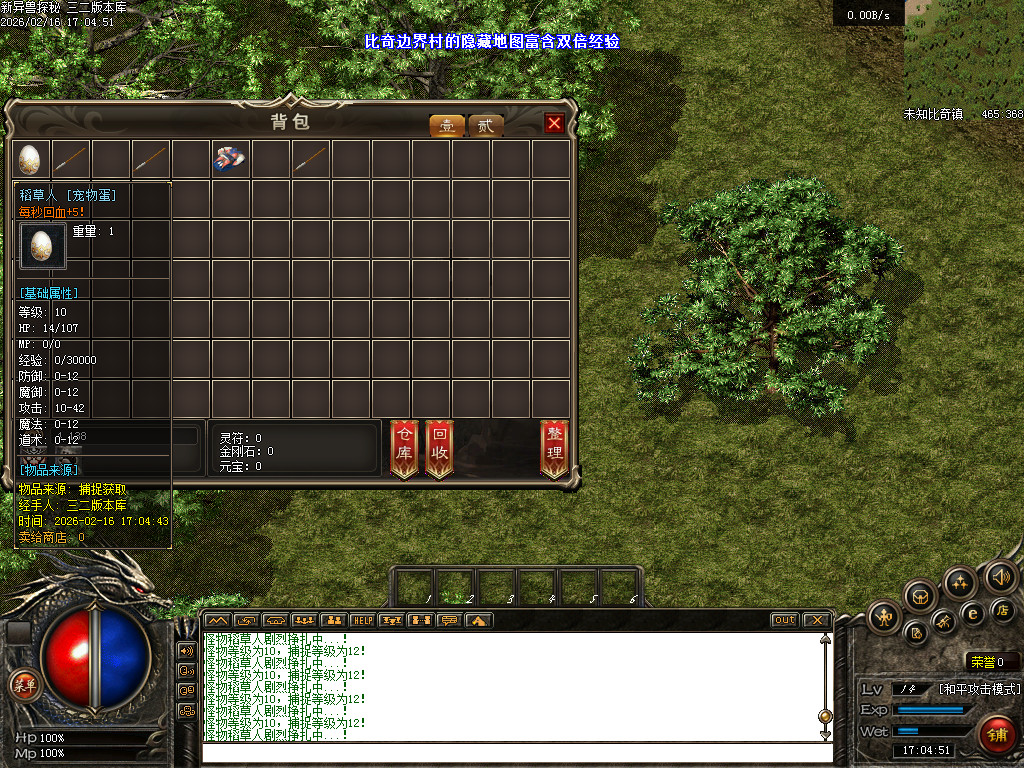Close the 背包 backpack window
Image resolution: width=1024 pixels, height=768 pixels.
pos(554,123)
